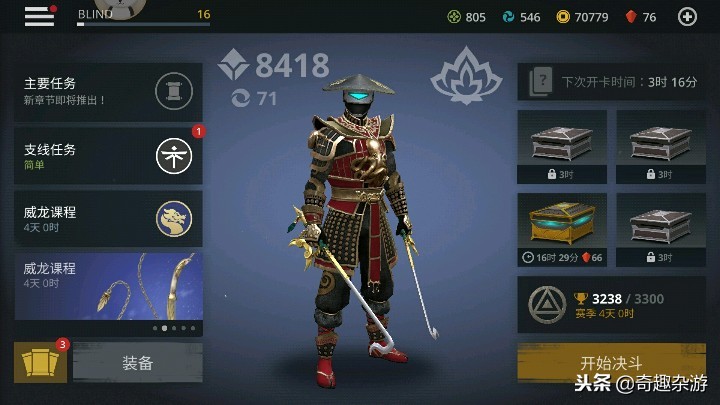Check the trophy rank 3238 / 3300 panel

(x=611, y=305)
